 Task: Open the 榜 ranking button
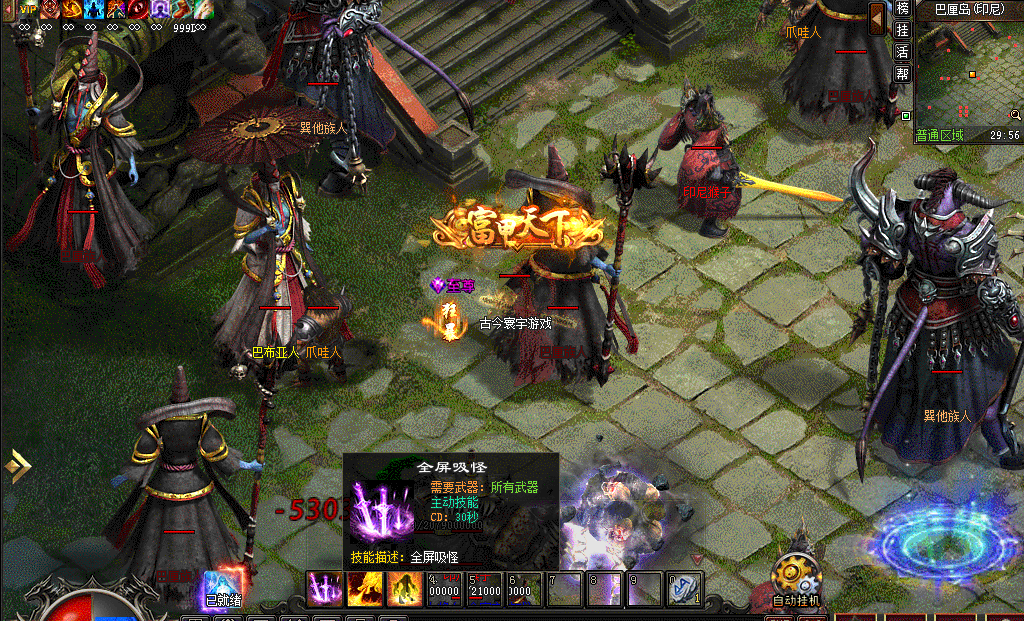tap(903, 9)
